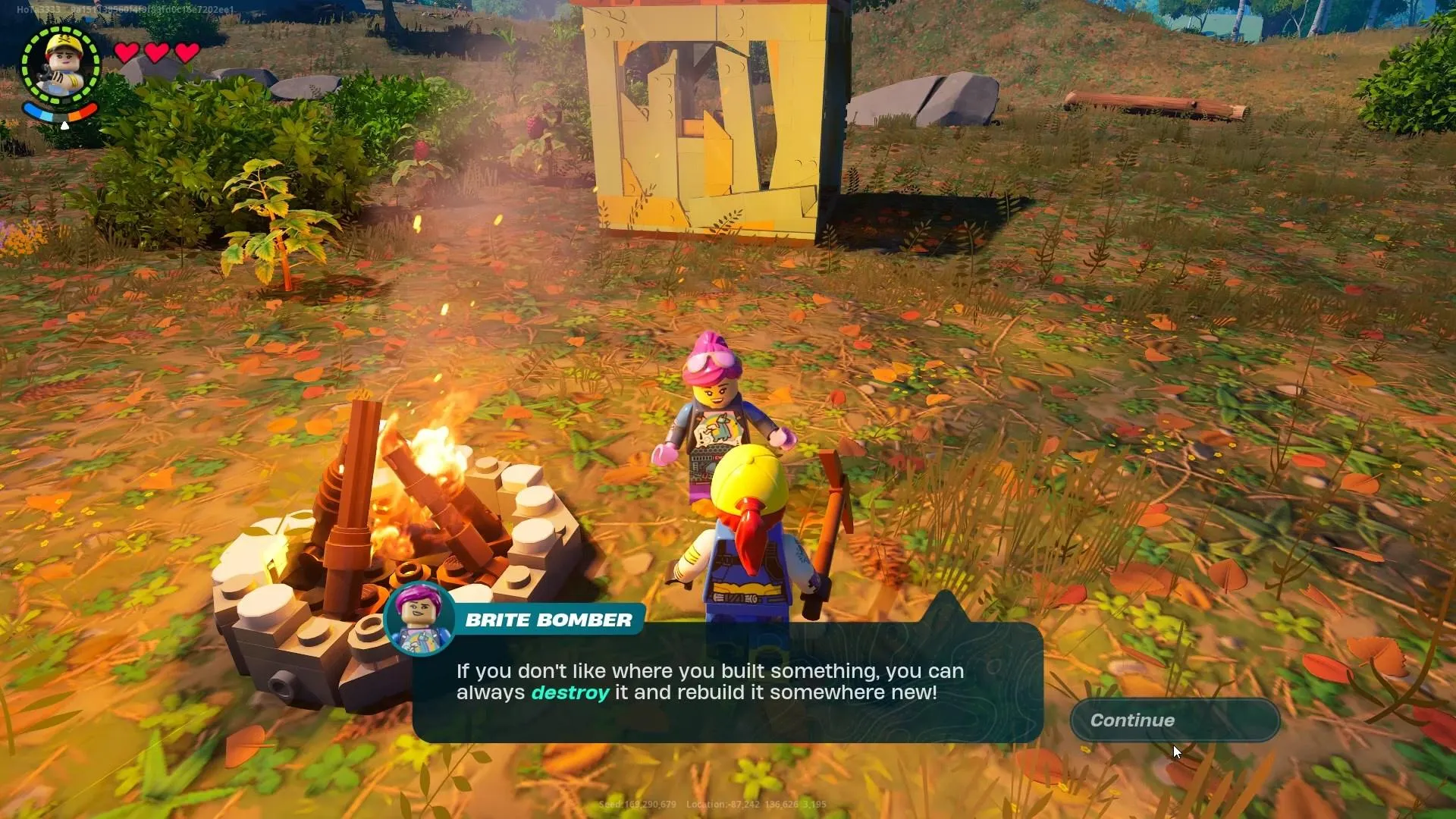Click Brite Bomber's speaker portrait

click(x=419, y=618)
